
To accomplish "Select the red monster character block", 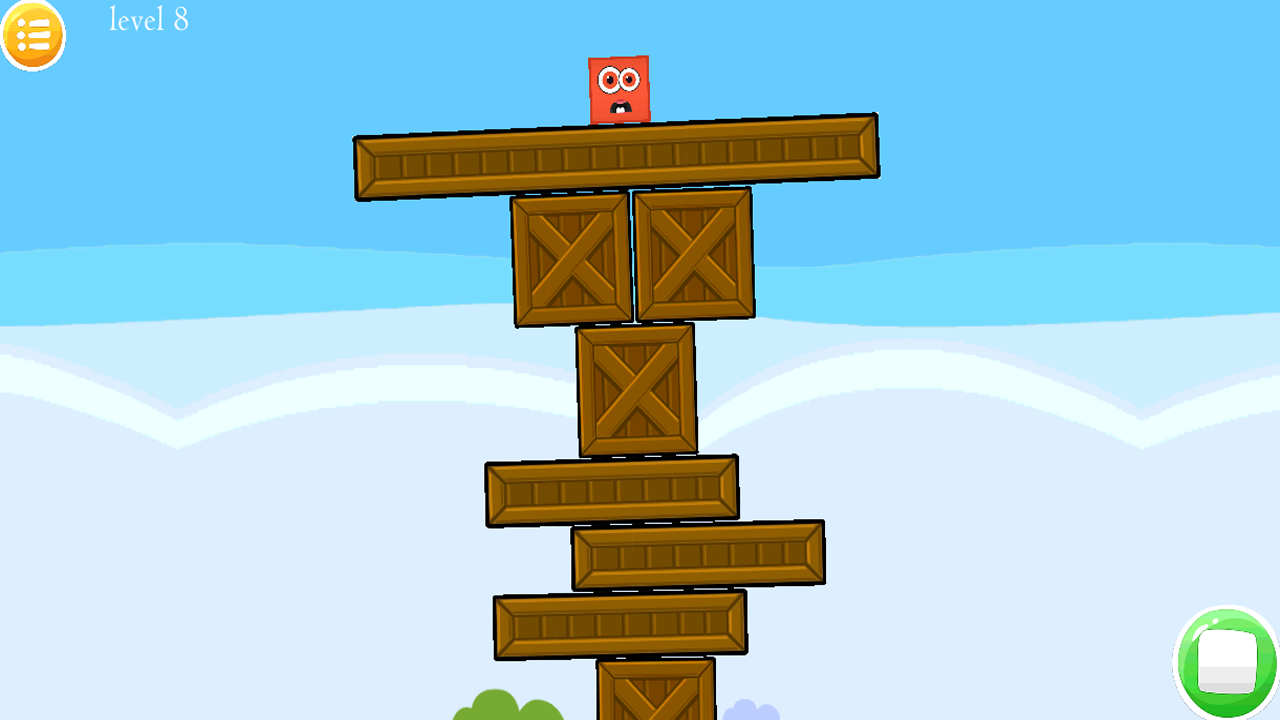I will click(x=619, y=88).
